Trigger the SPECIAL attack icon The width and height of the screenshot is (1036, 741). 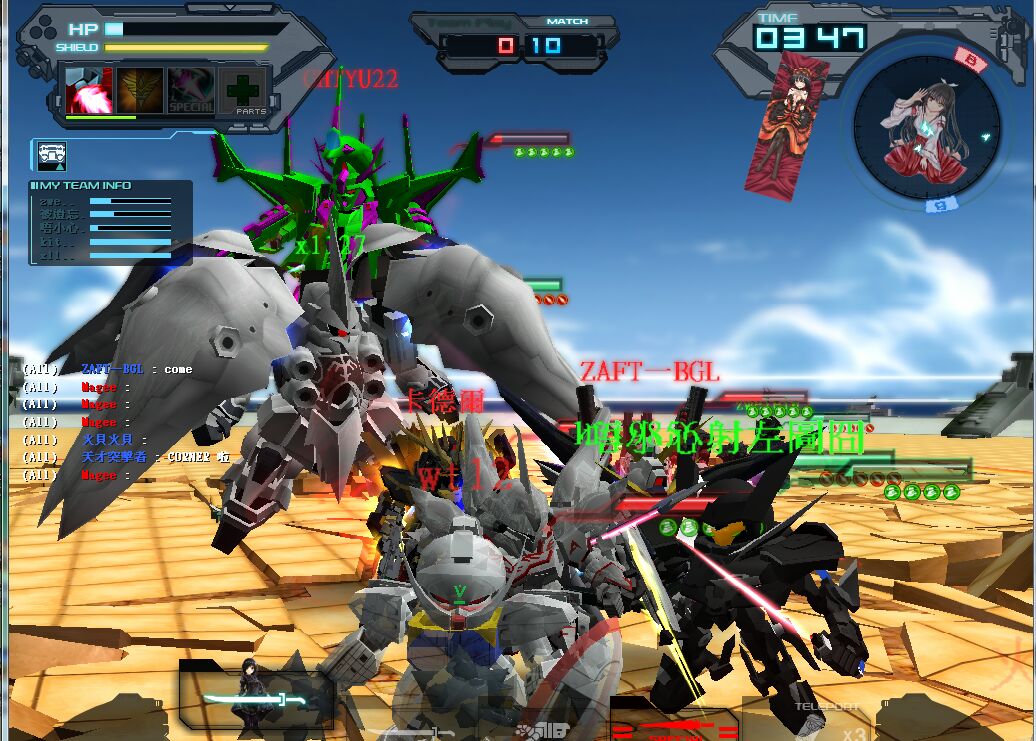pos(190,90)
